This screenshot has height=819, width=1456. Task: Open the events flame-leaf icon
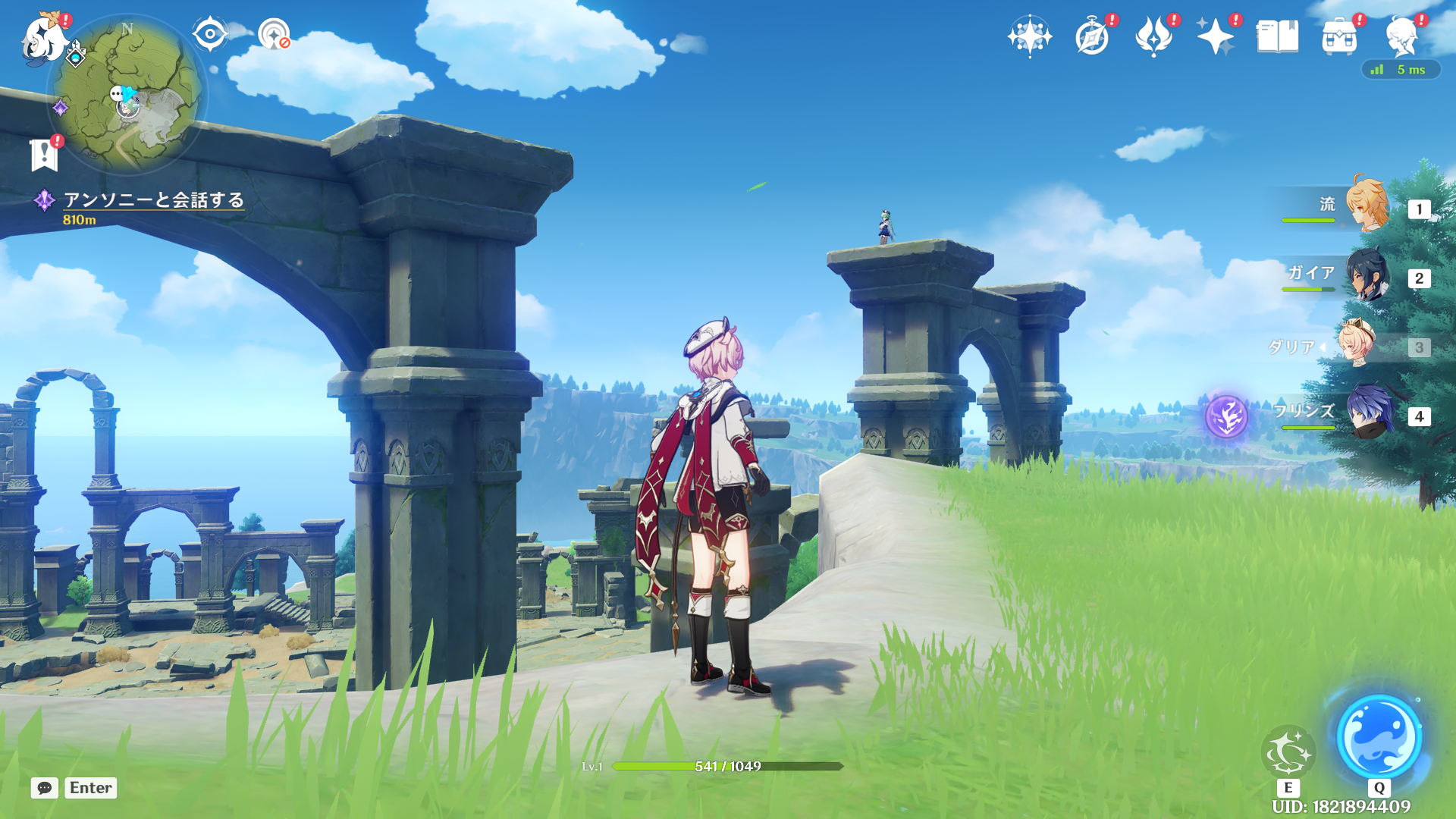(1153, 36)
